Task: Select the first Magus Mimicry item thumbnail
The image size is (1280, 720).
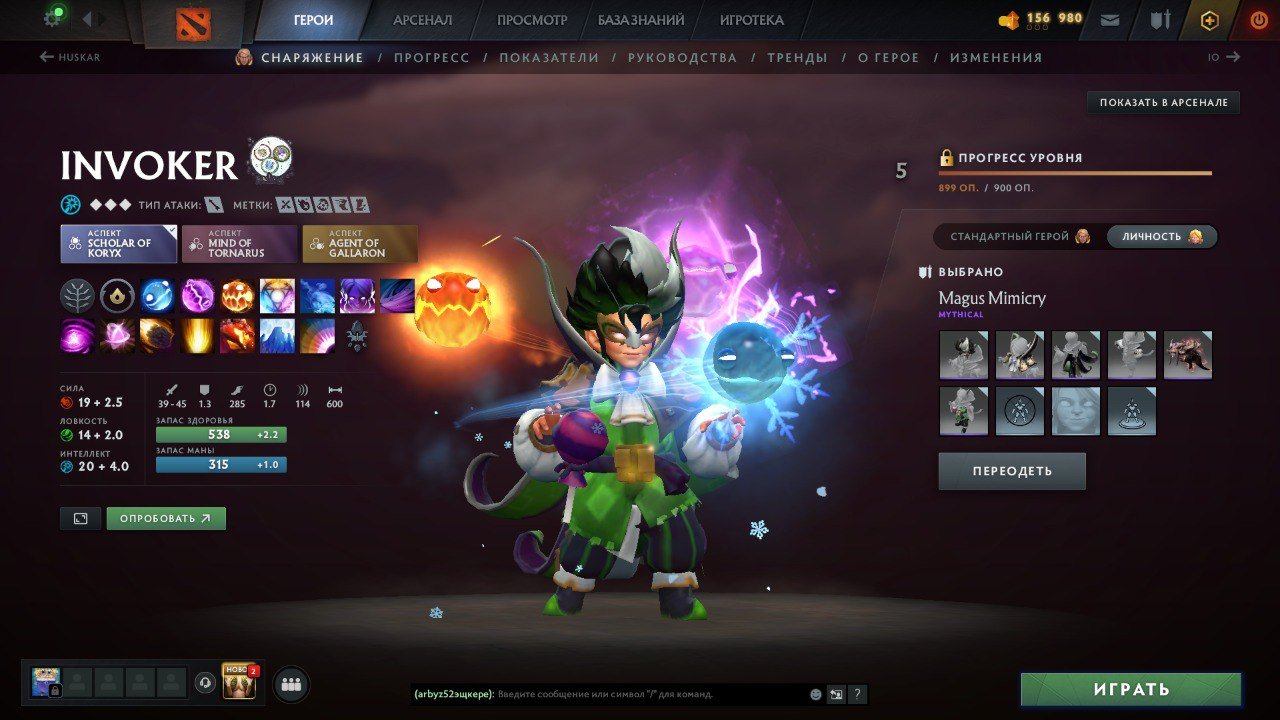Action: [963, 355]
